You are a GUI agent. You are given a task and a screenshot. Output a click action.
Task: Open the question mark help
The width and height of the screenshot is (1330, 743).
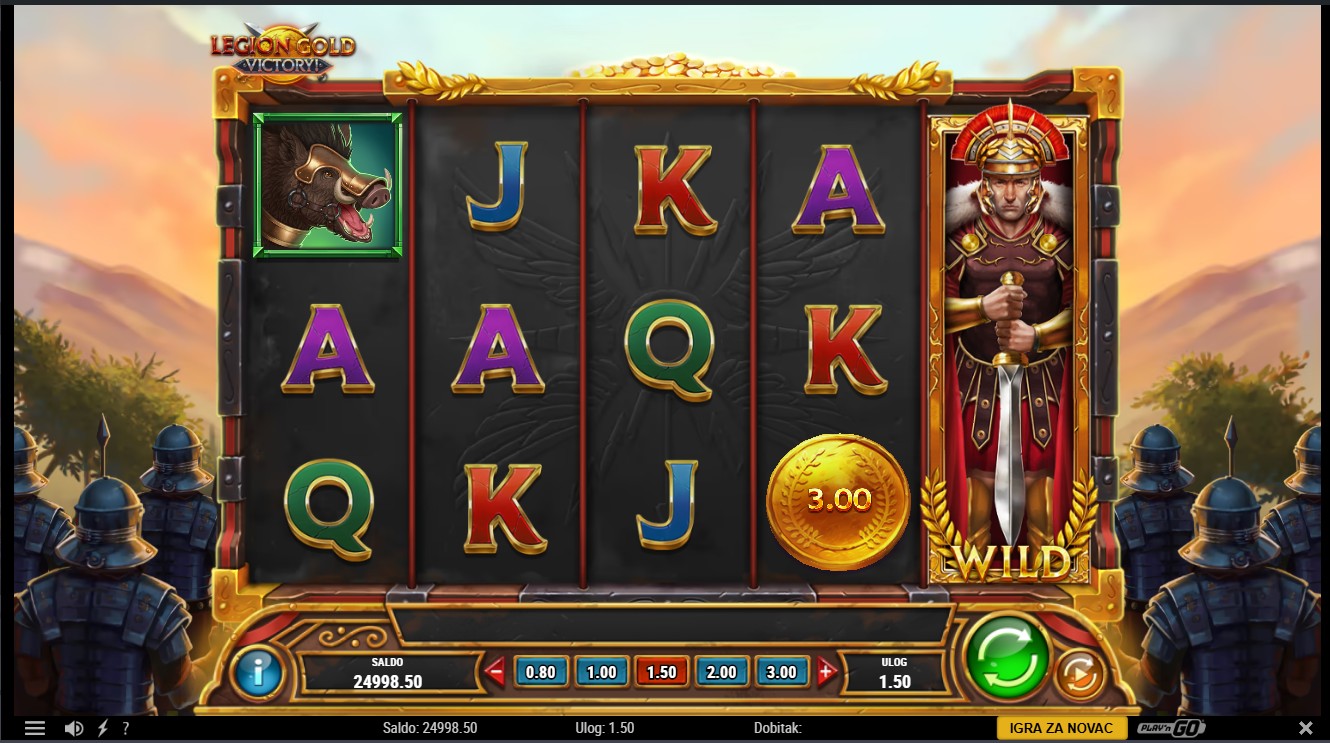[125, 728]
